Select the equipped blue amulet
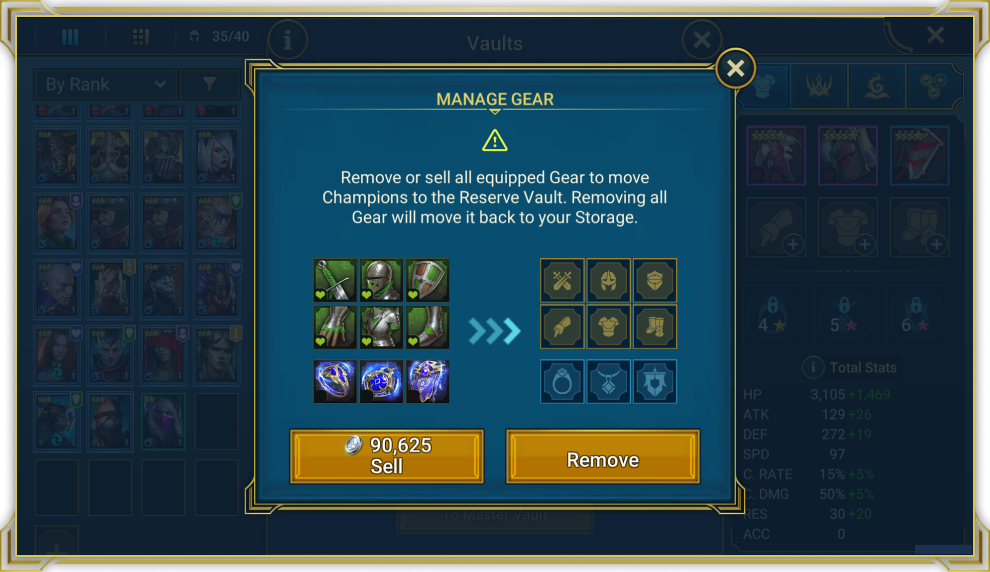The height and width of the screenshot is (572, 990). pyautogui.click(x=381, y=381)
